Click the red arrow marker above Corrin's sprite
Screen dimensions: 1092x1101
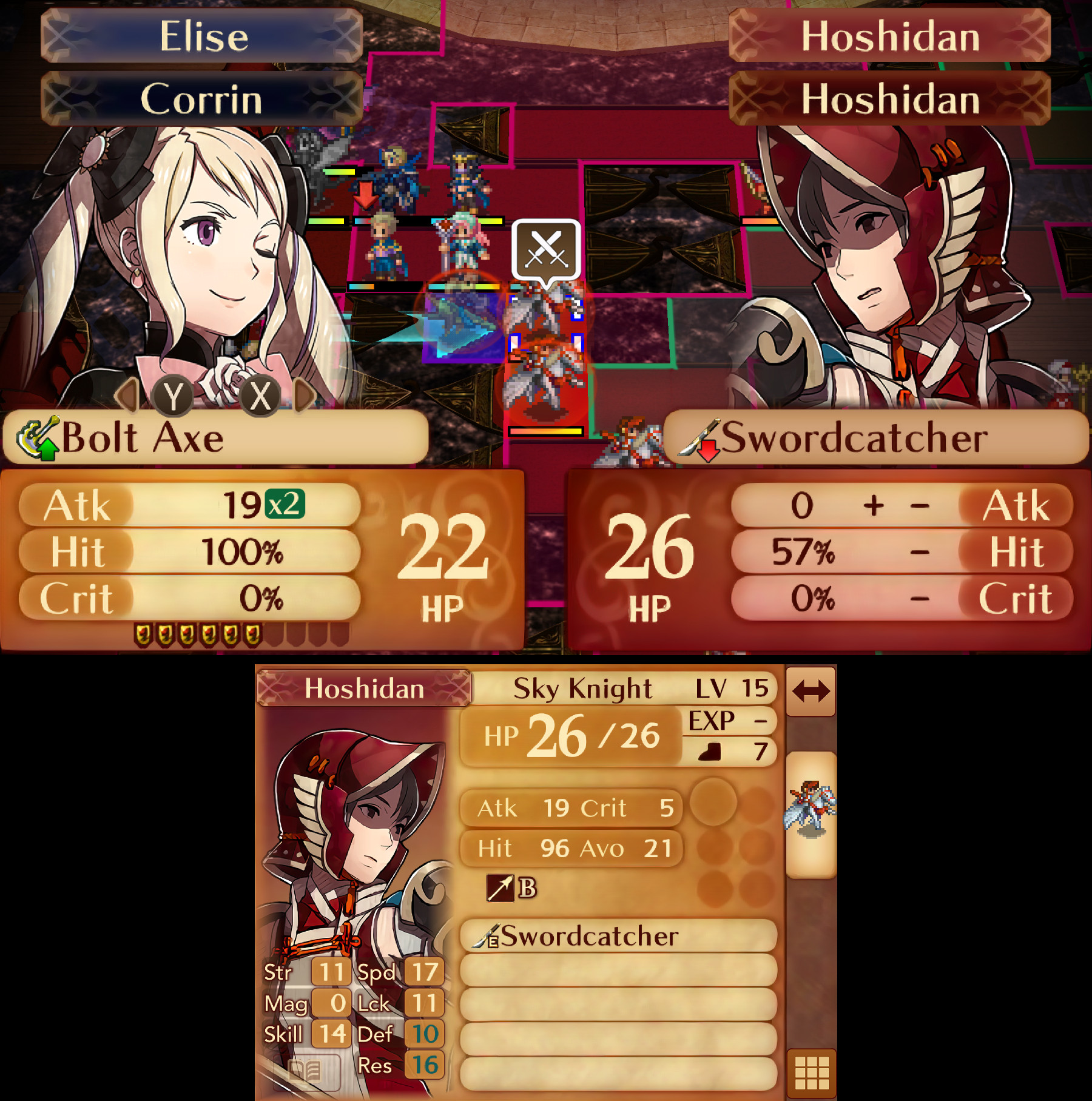366,196
